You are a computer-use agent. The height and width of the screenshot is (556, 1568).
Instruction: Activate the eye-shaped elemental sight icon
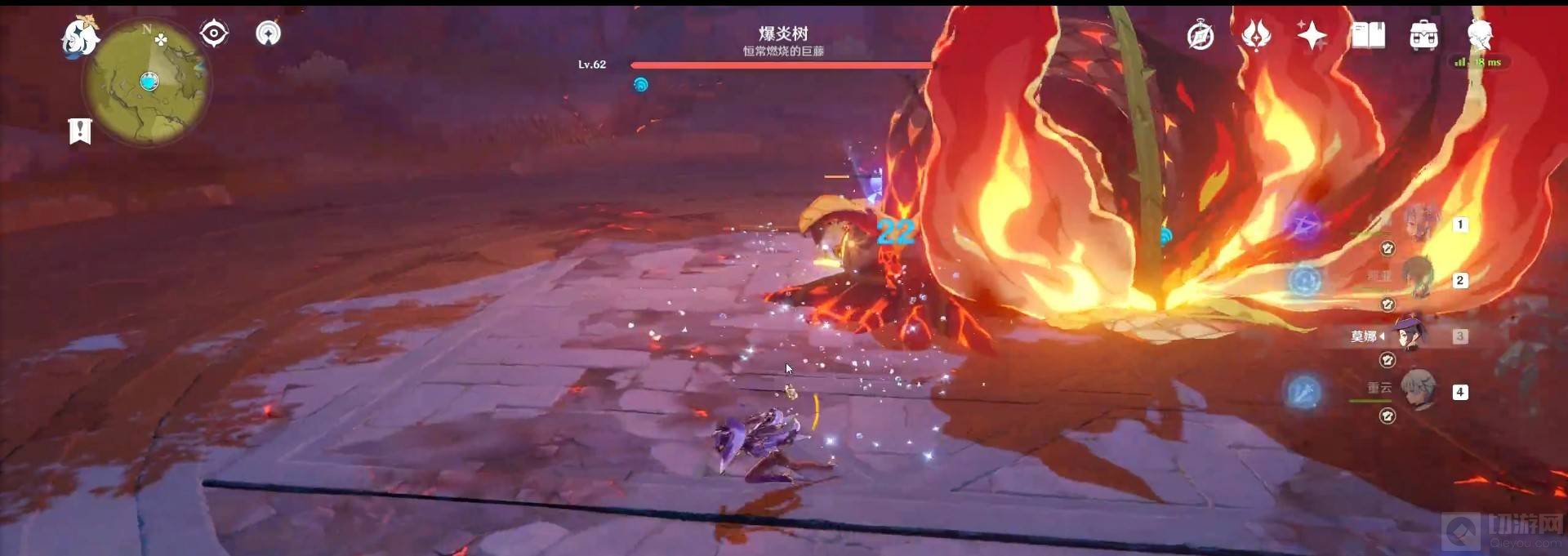tap(214, 33)
